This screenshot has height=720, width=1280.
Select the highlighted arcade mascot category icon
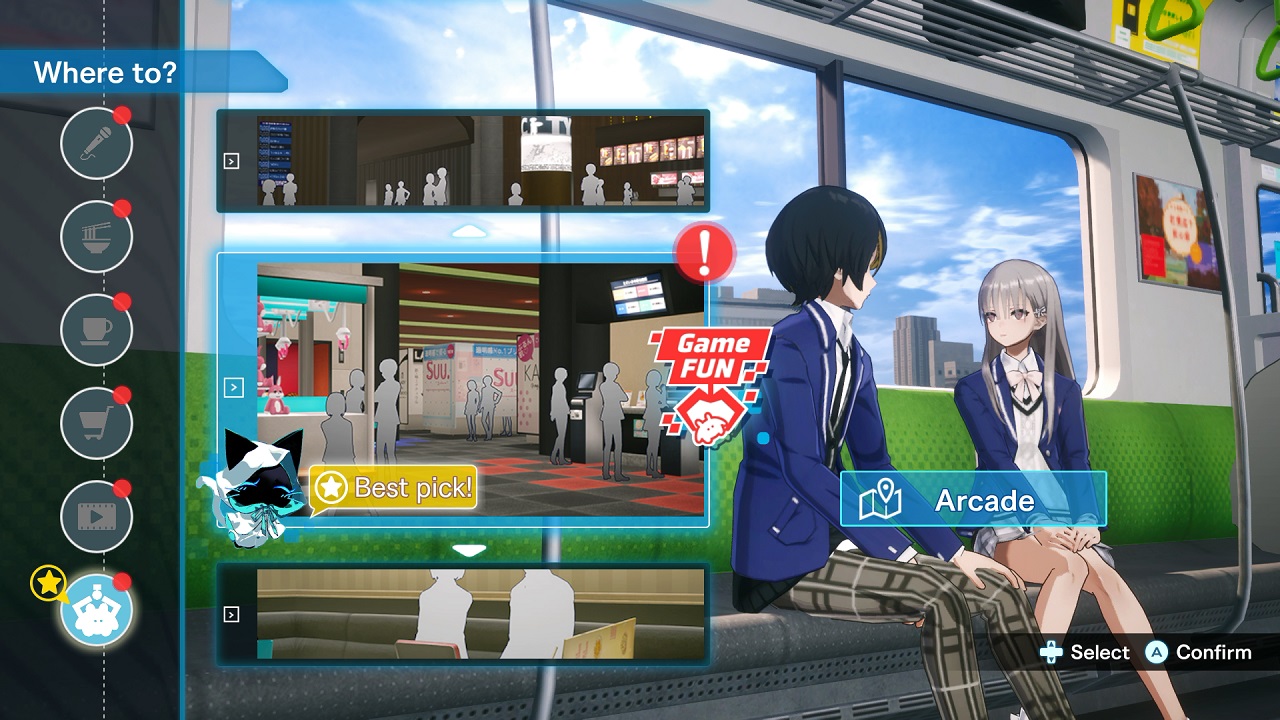point(96,609)
